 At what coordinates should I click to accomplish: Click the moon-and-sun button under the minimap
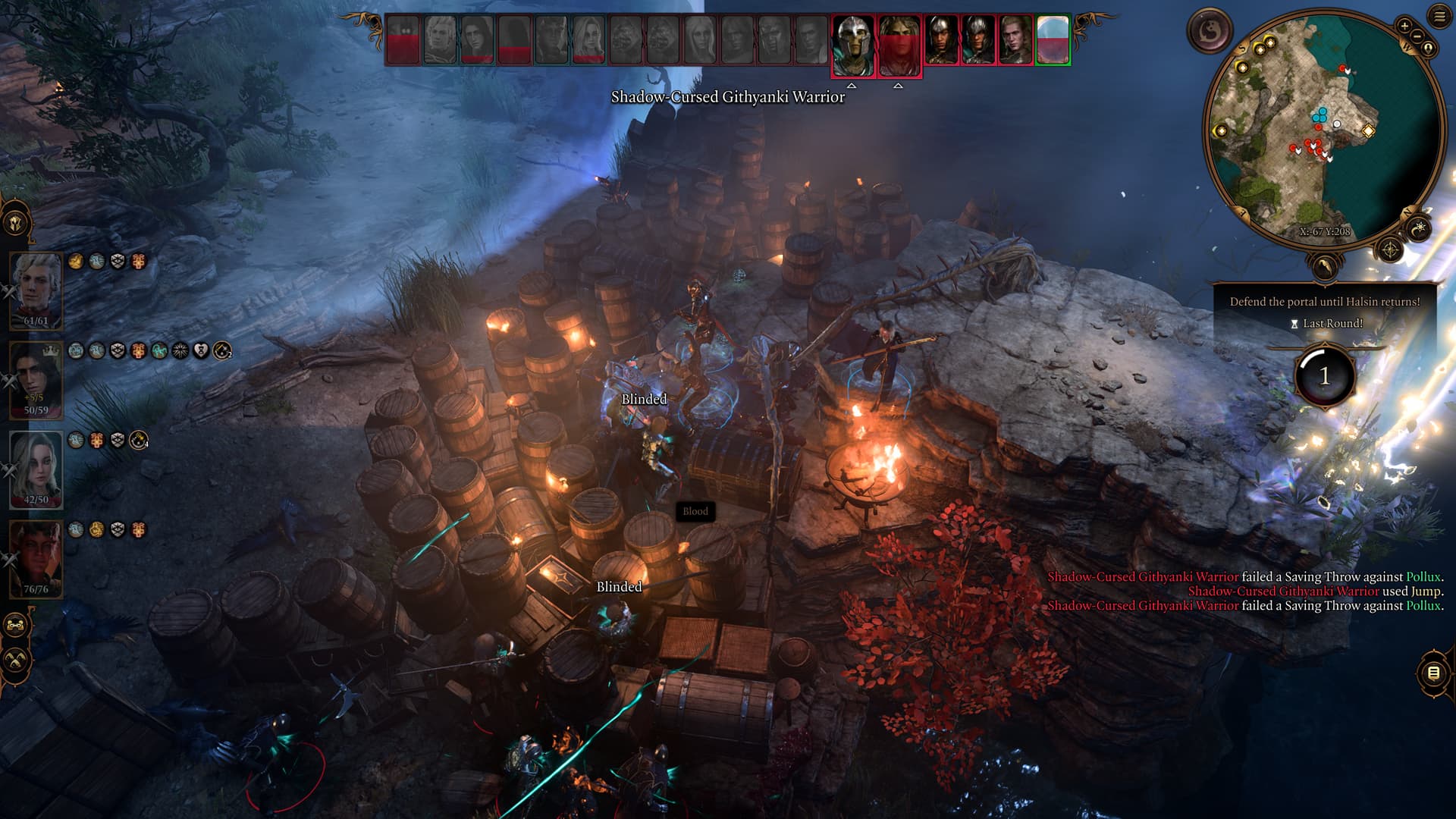(1418, 227)
